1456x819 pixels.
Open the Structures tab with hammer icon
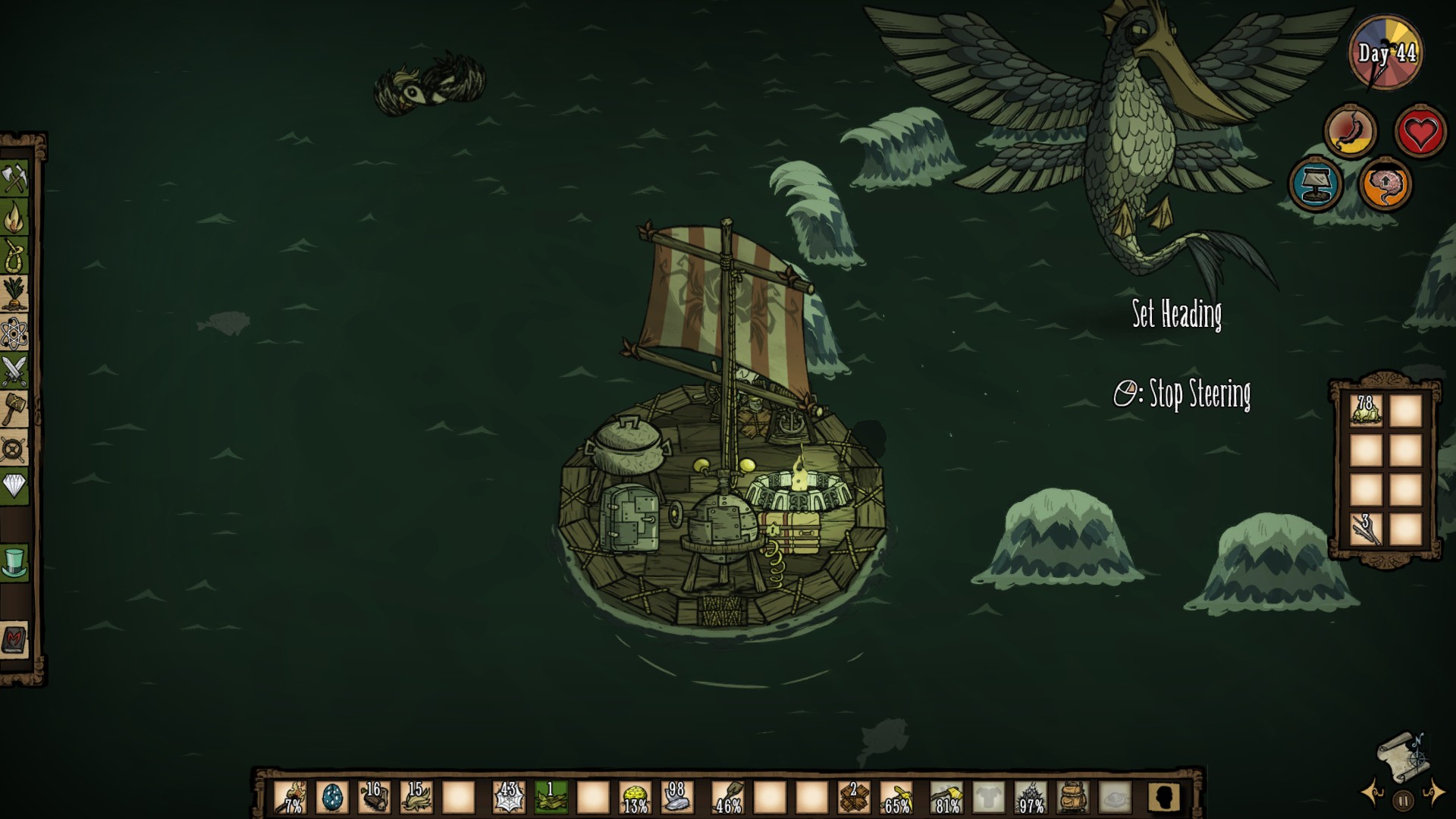14,410
